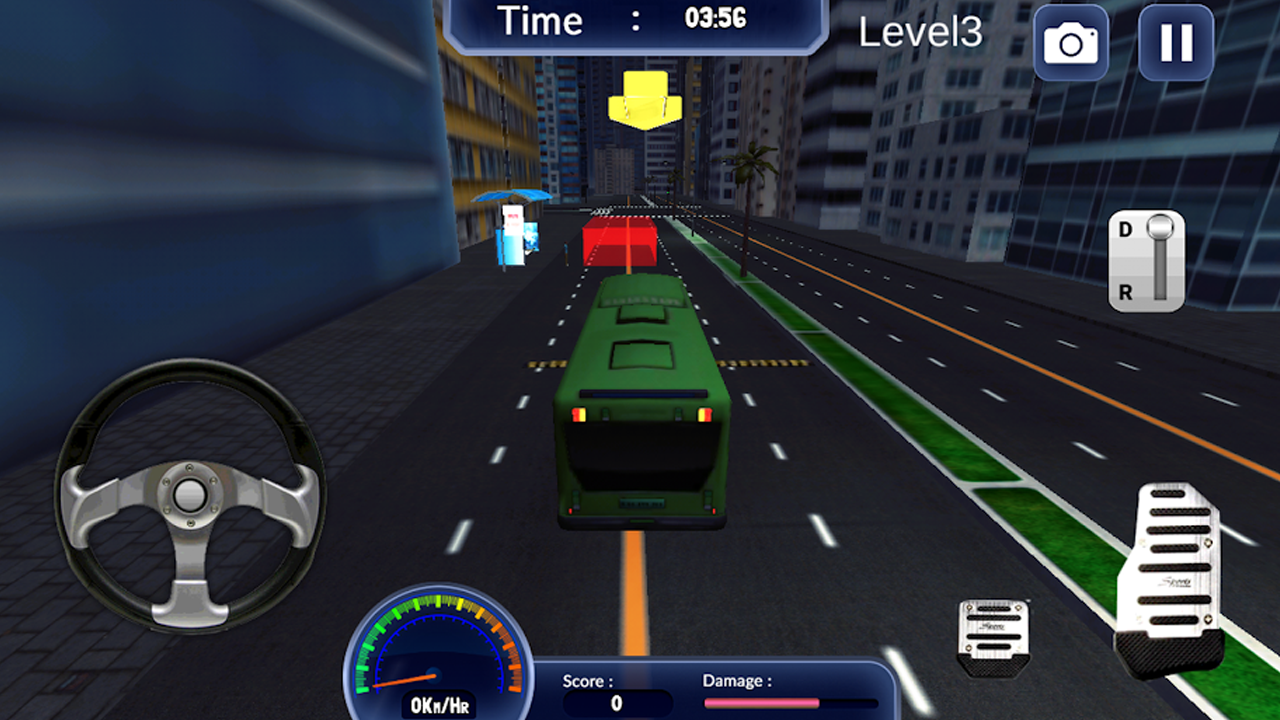Select the gear shifter lever
This screenshot has height=720, width=1280.
[1160, 230]
